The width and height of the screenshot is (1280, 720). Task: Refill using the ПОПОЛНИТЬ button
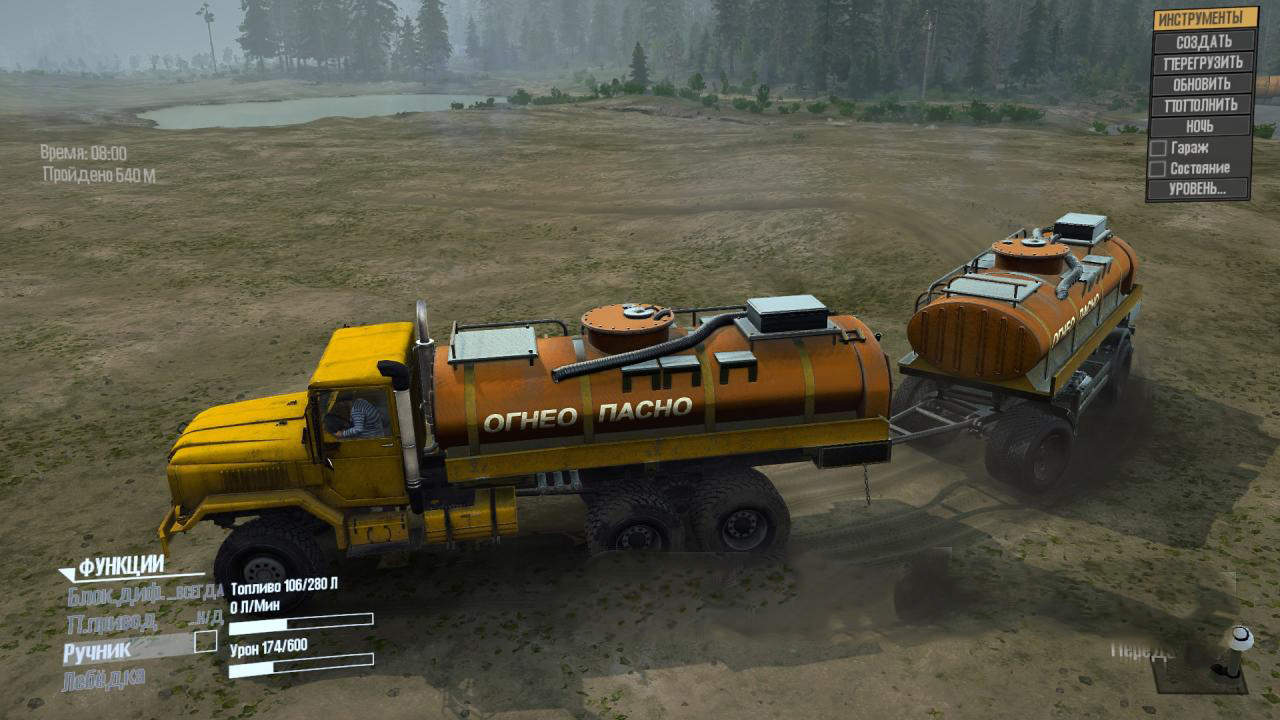click(x=1202, y=105)
